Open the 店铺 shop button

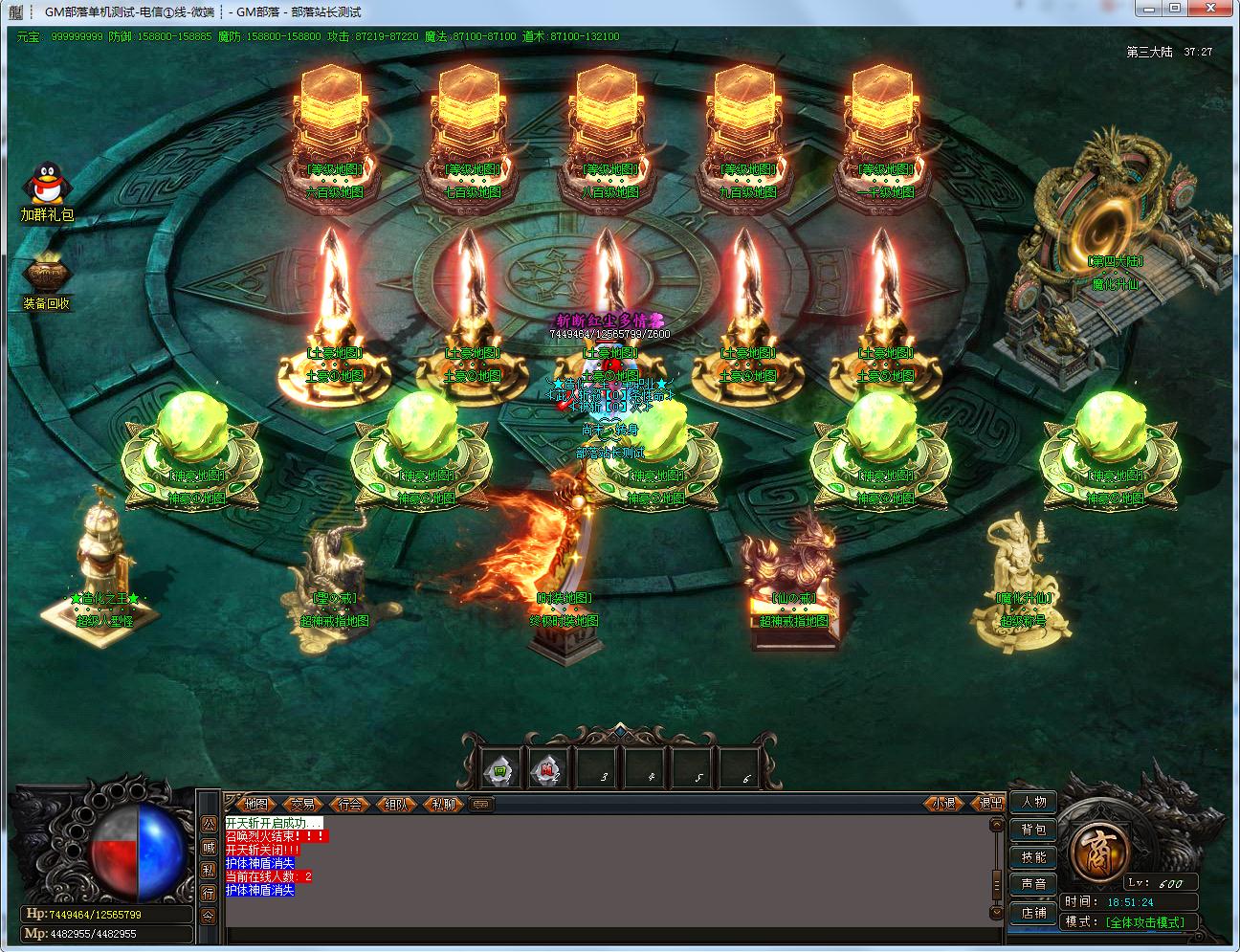[1033, 912]
